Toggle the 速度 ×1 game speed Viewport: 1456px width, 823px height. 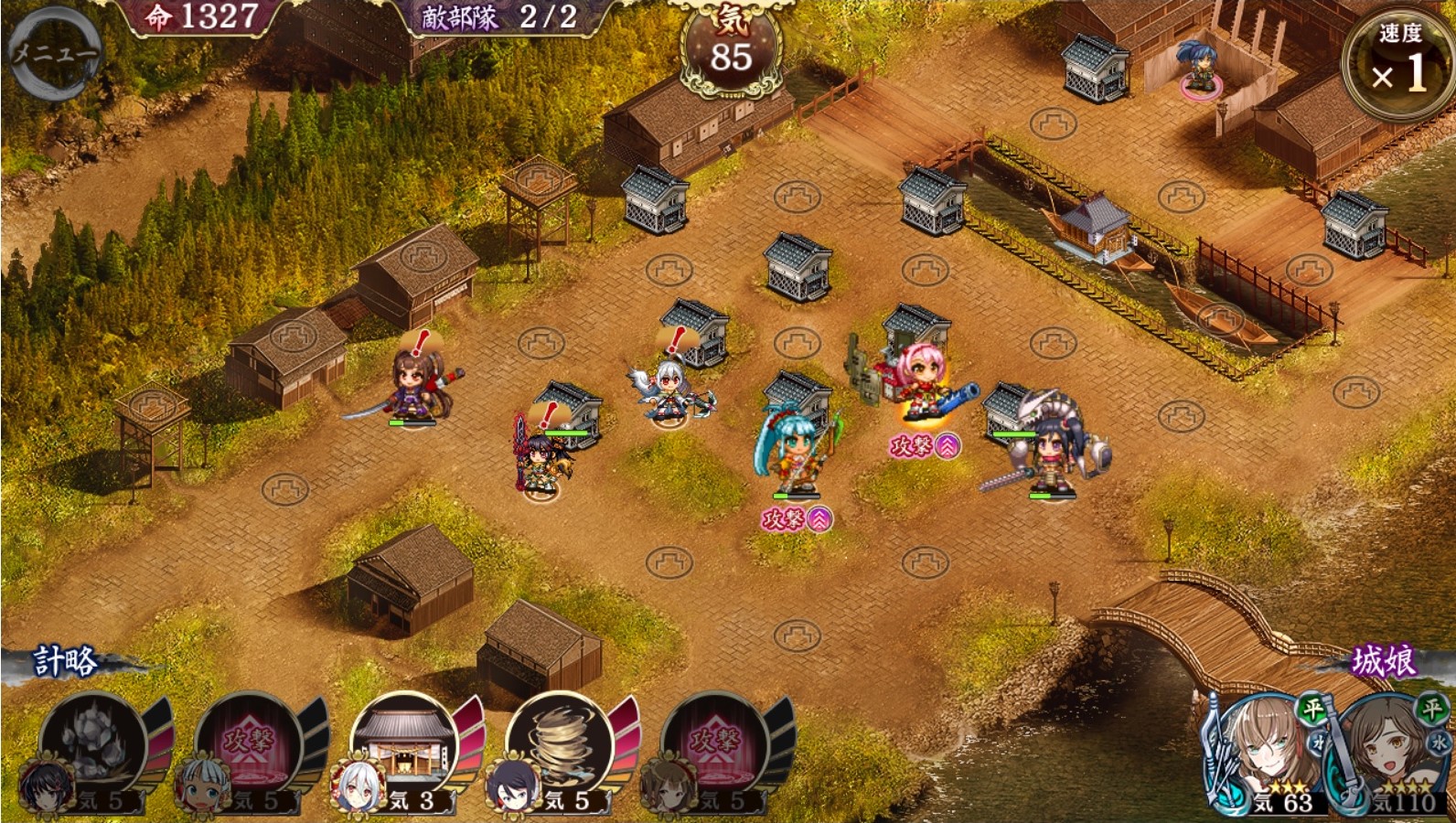(x=1399, y=62)
